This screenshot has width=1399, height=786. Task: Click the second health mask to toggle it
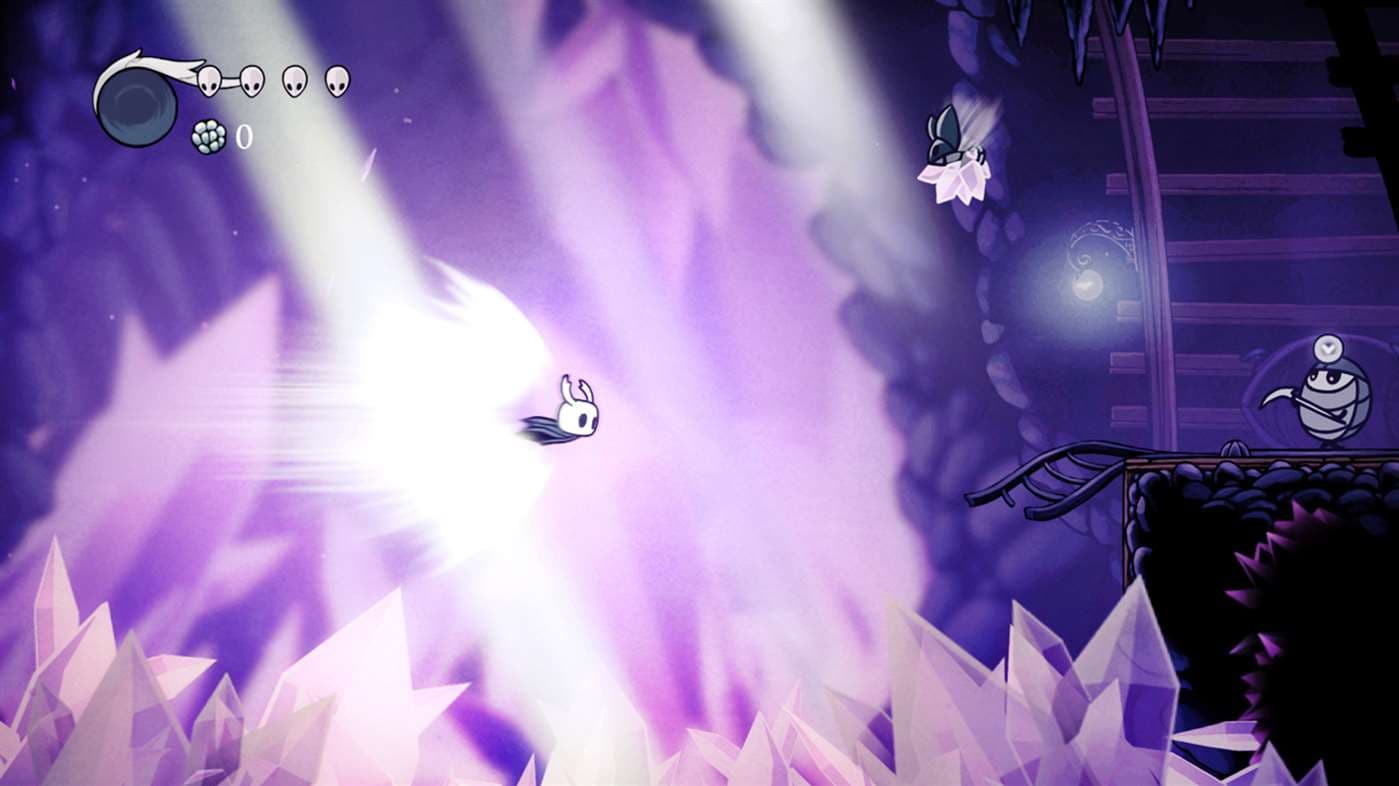click(250, 81)
